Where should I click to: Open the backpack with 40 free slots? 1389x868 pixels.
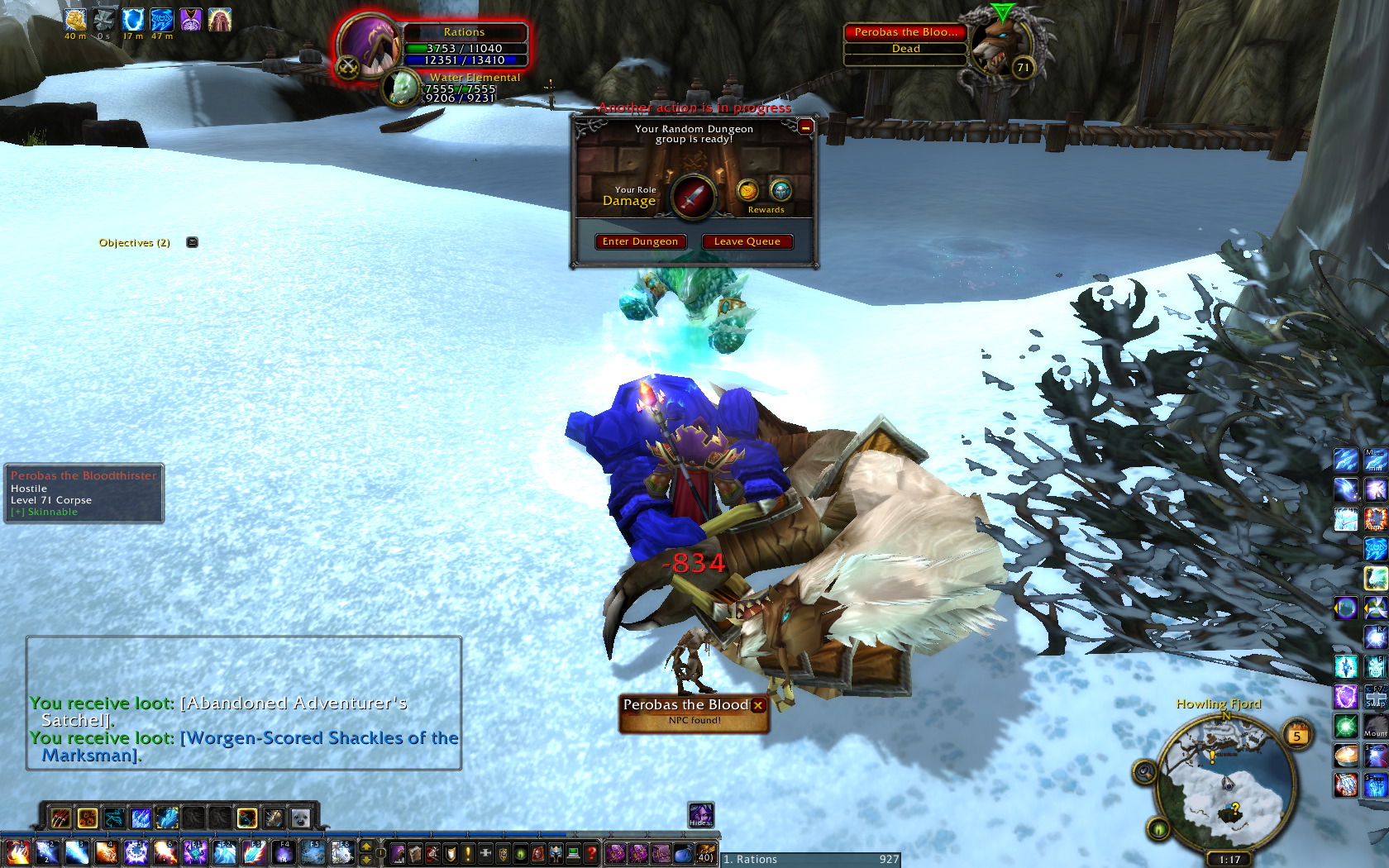pyautogui.click(x=705, y=853)
